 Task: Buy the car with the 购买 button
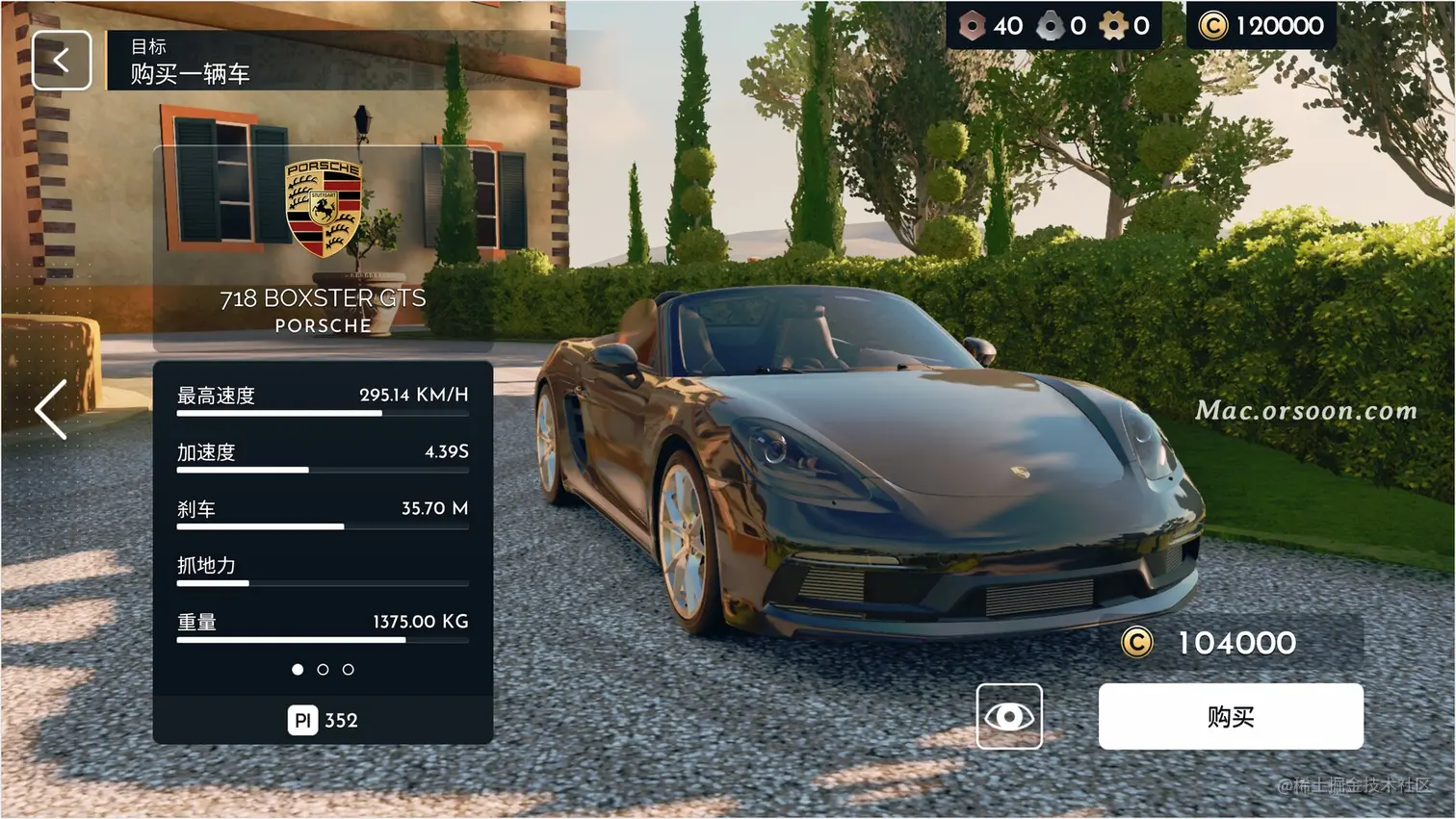[1231, 717]
